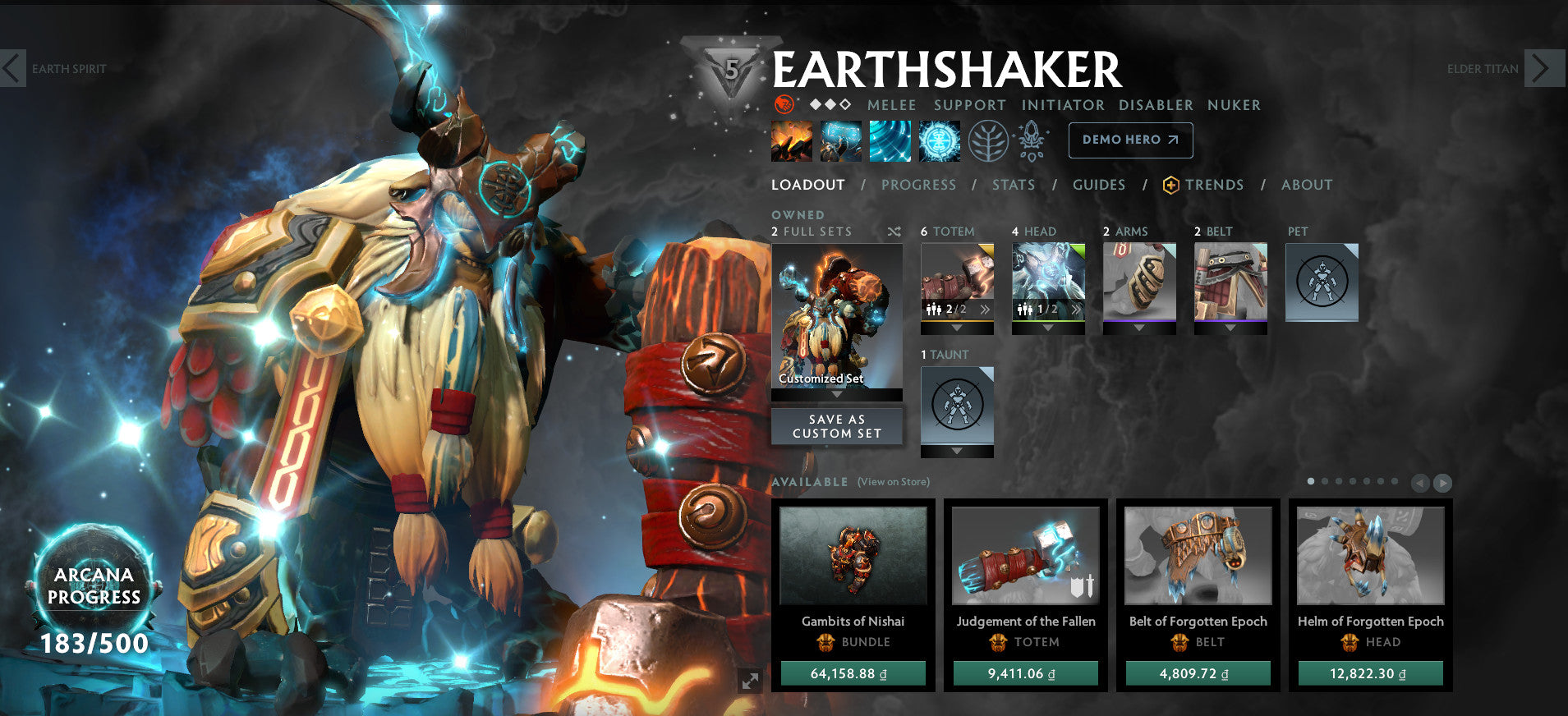Click the talent tree icon
The image size is (1568, 716).
click(989, 140)
